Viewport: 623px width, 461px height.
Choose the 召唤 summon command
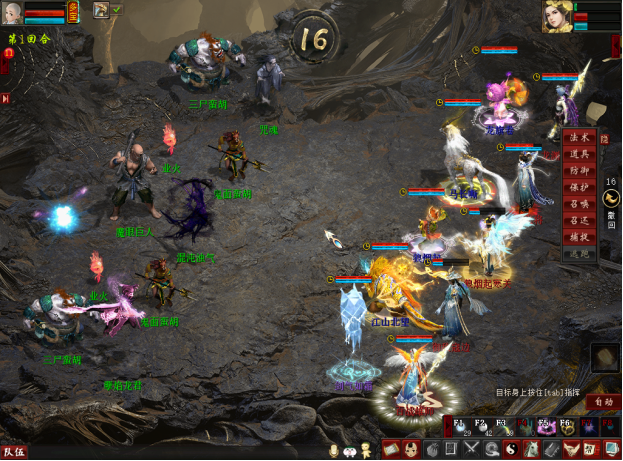577,205
